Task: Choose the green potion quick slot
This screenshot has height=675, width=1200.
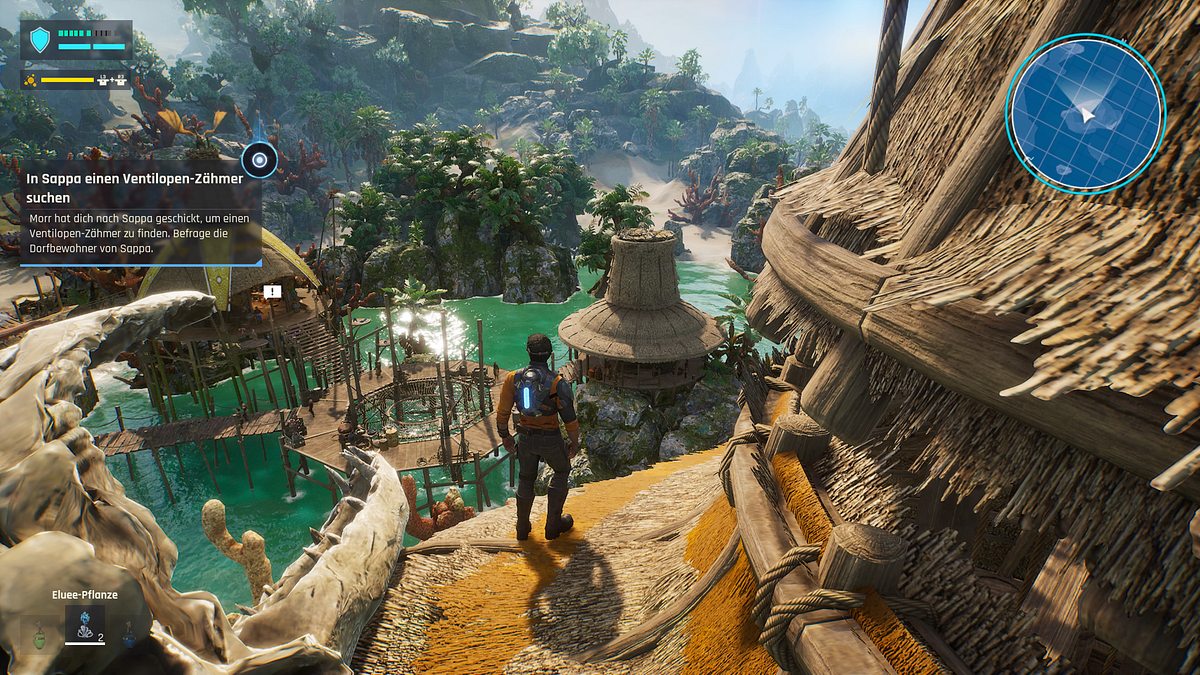Action: click(x=39, y=632)
